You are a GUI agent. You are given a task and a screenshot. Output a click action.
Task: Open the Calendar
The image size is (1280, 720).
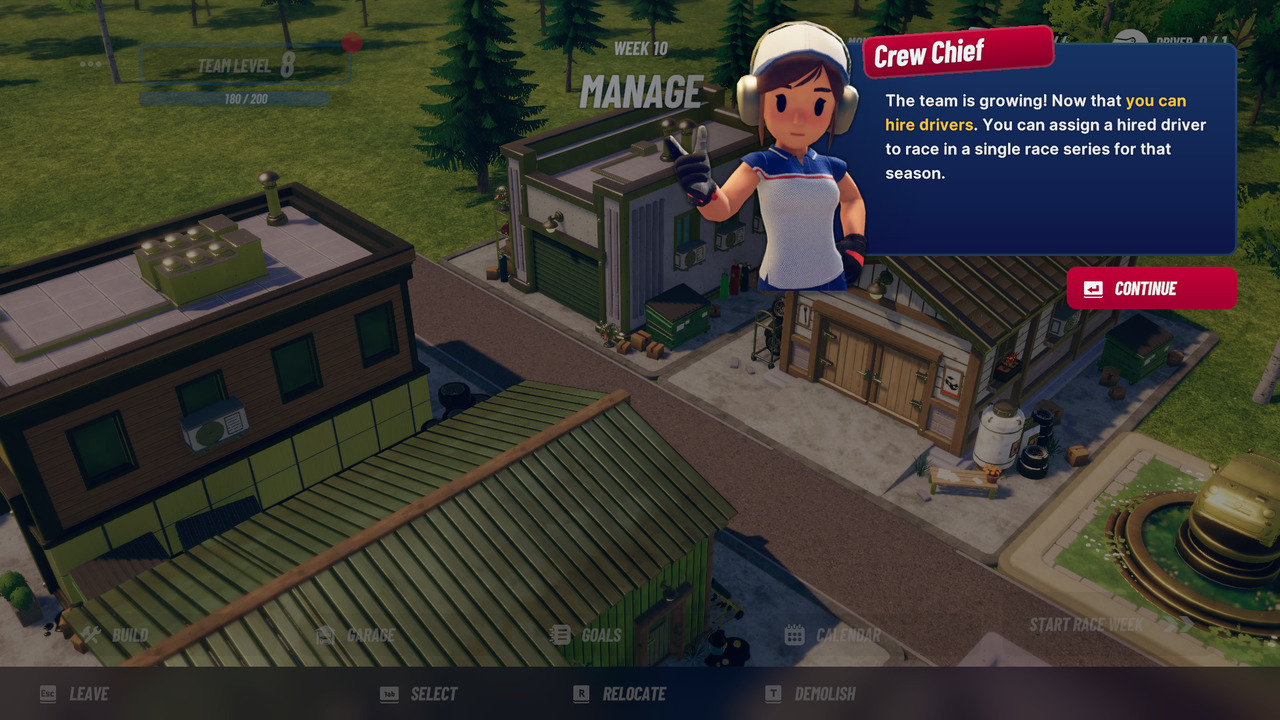tap(833, 635)
